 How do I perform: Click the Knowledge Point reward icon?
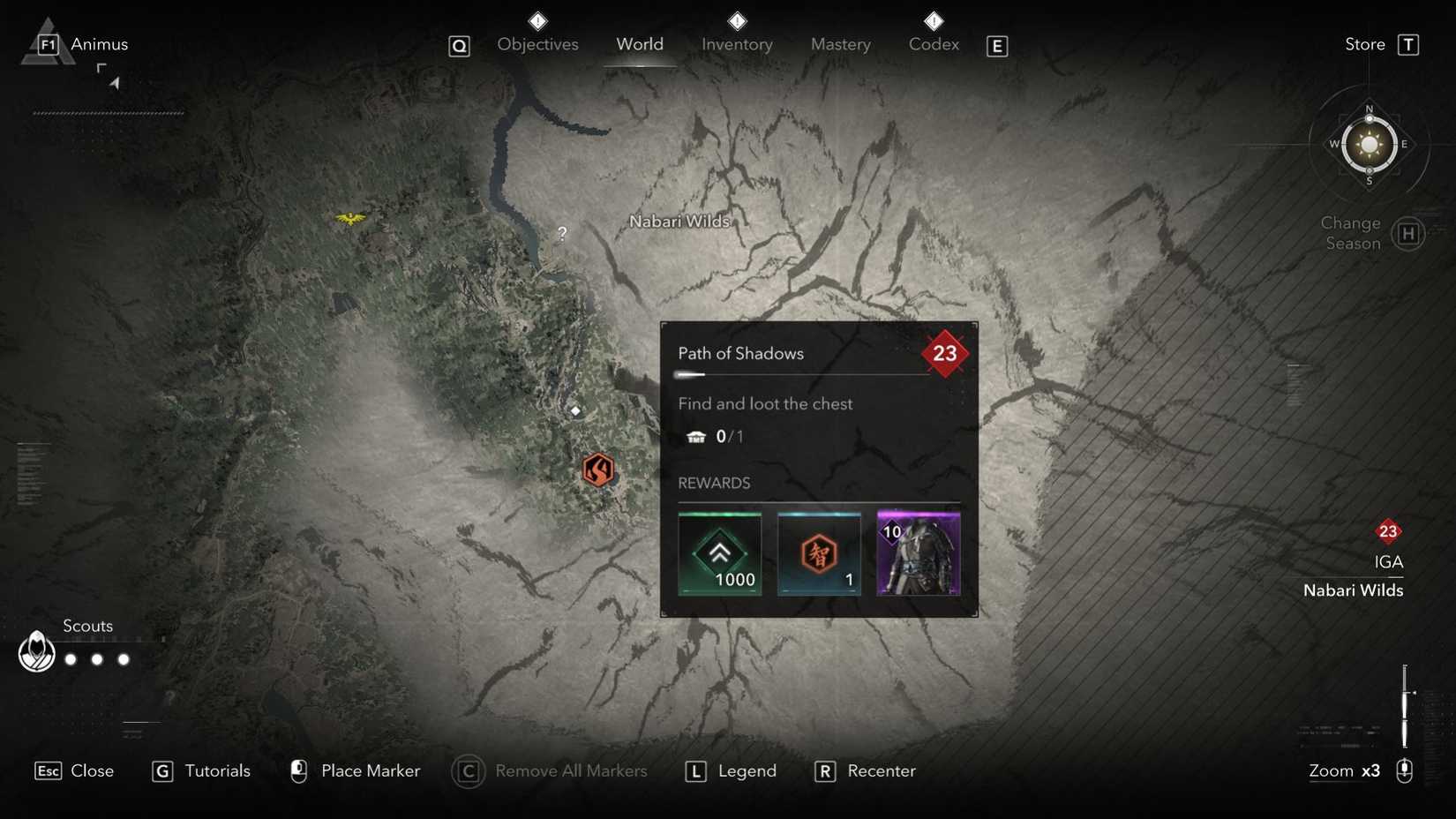click(x=818, y=553)
